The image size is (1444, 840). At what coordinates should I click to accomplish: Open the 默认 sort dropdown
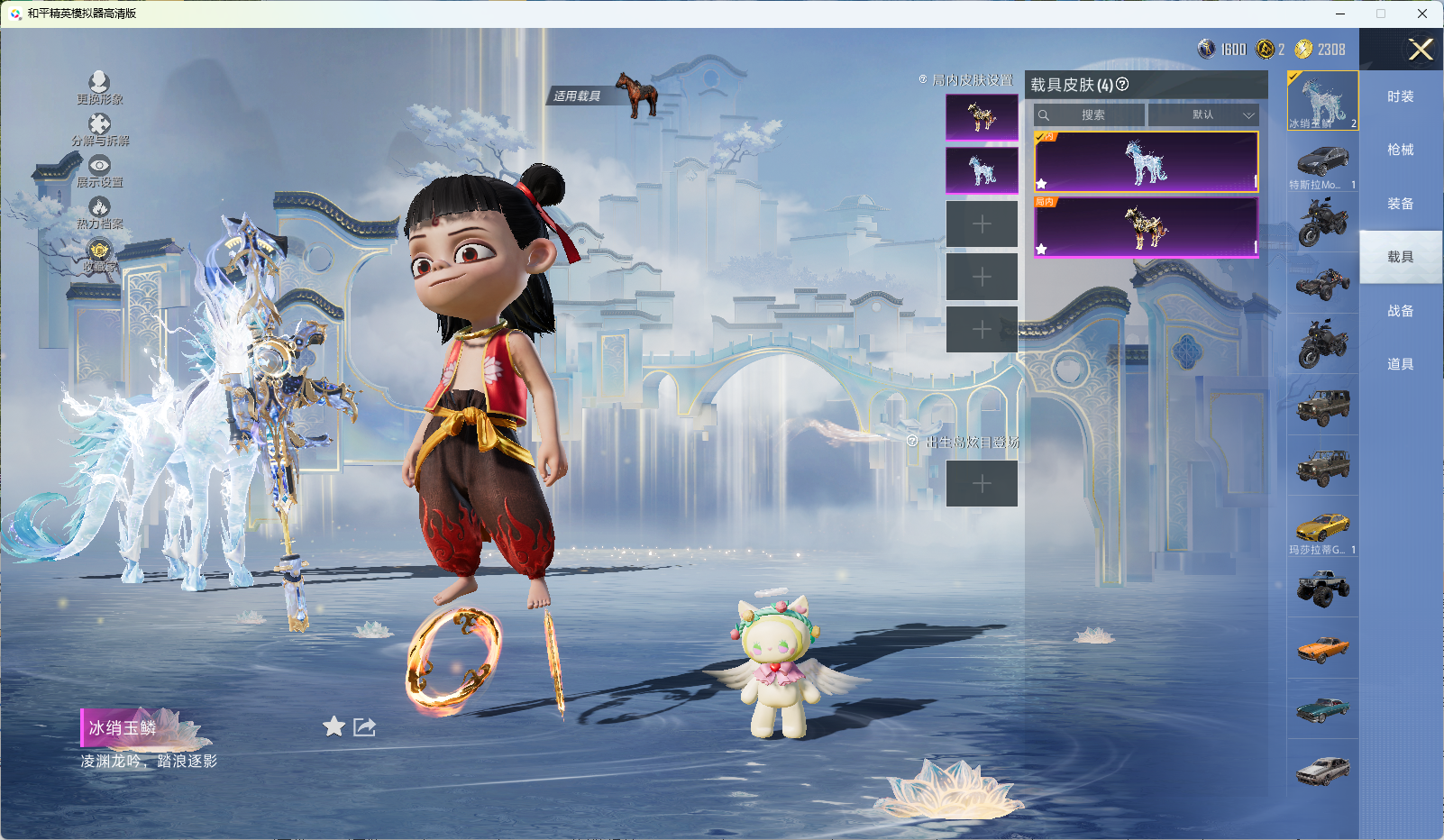[1203, 115]
